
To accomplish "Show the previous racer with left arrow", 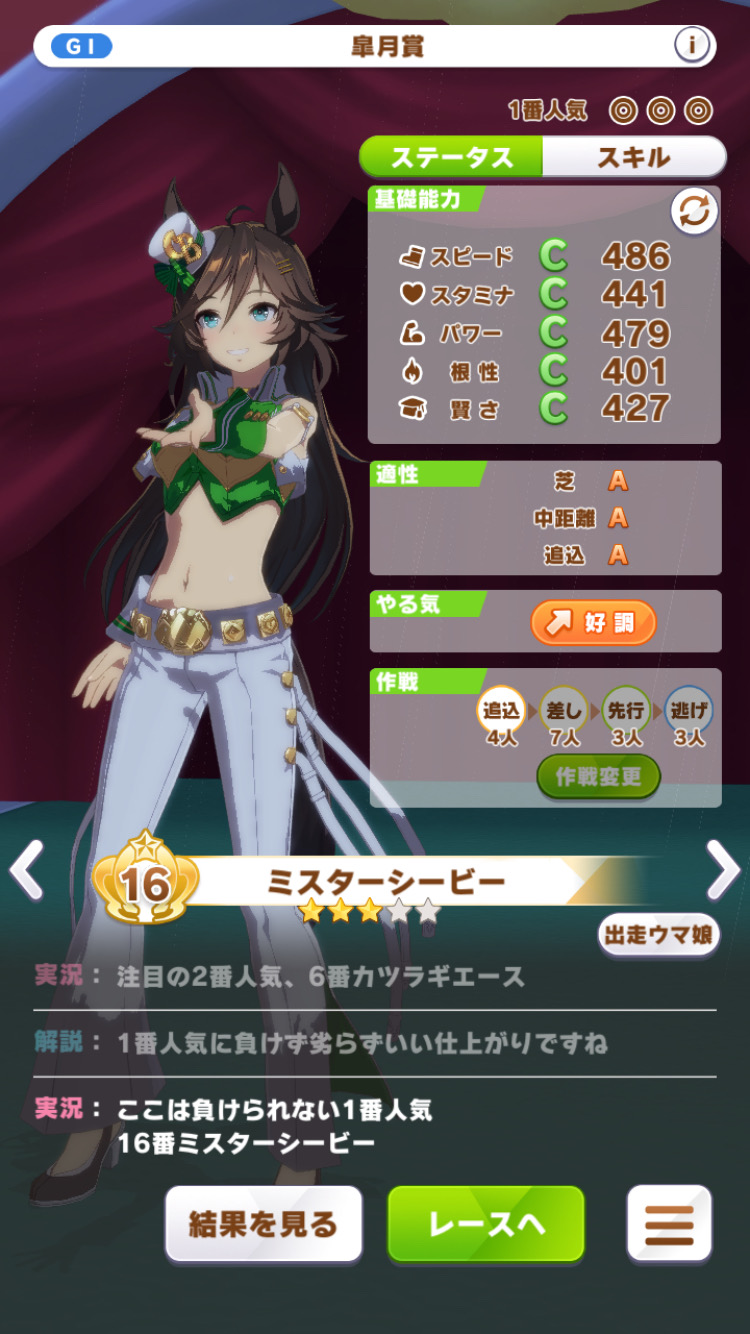I will point(27,871).
